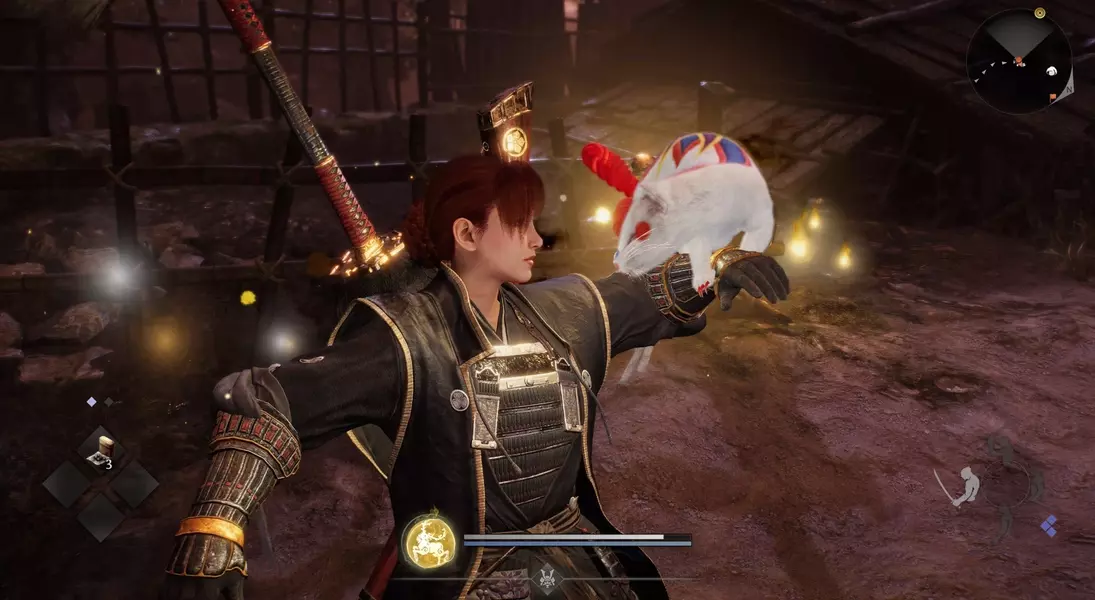Click the blue diamond cluster icon

tap(1048, 525)
